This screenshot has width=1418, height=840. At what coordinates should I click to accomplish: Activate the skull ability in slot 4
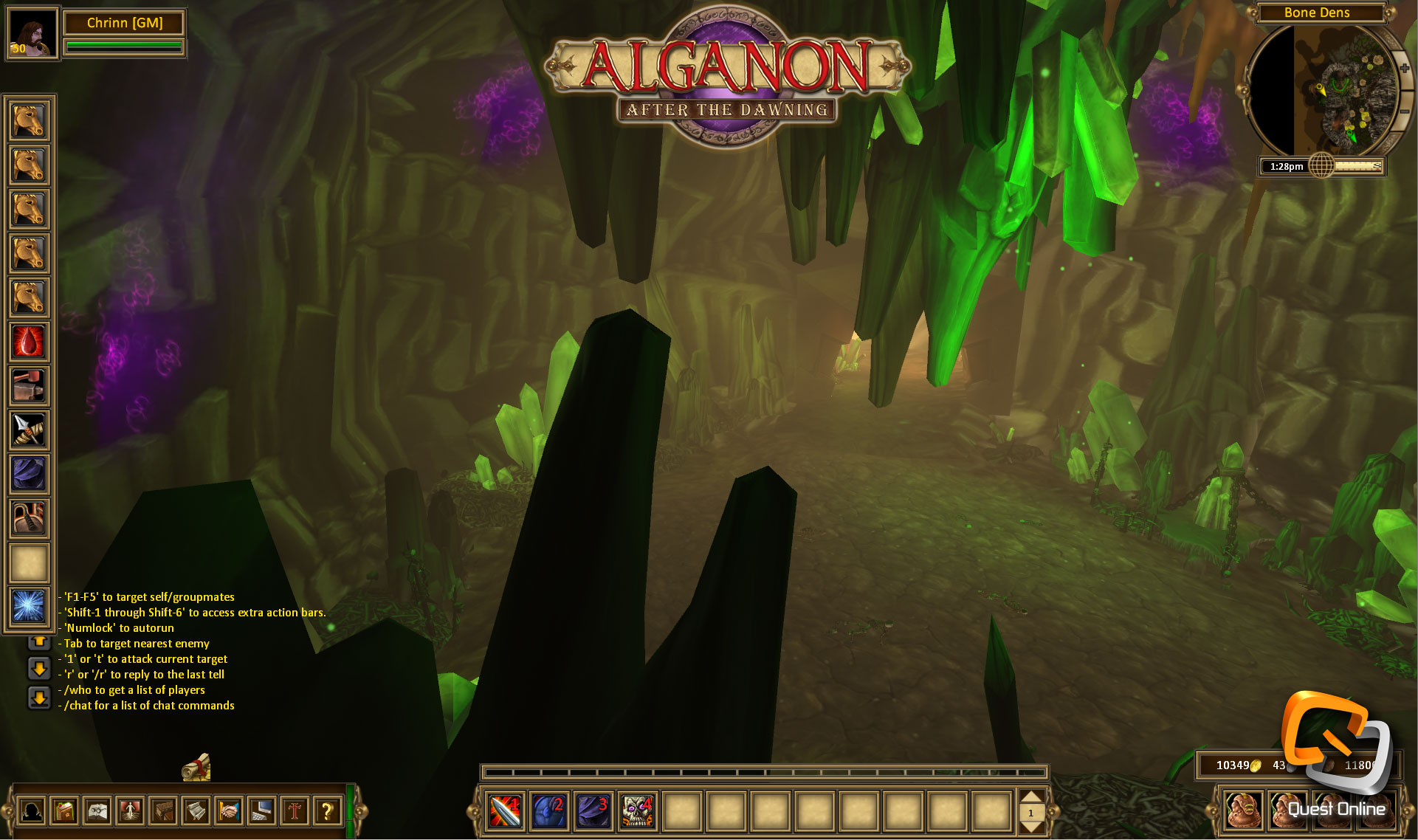coord(636,812)
